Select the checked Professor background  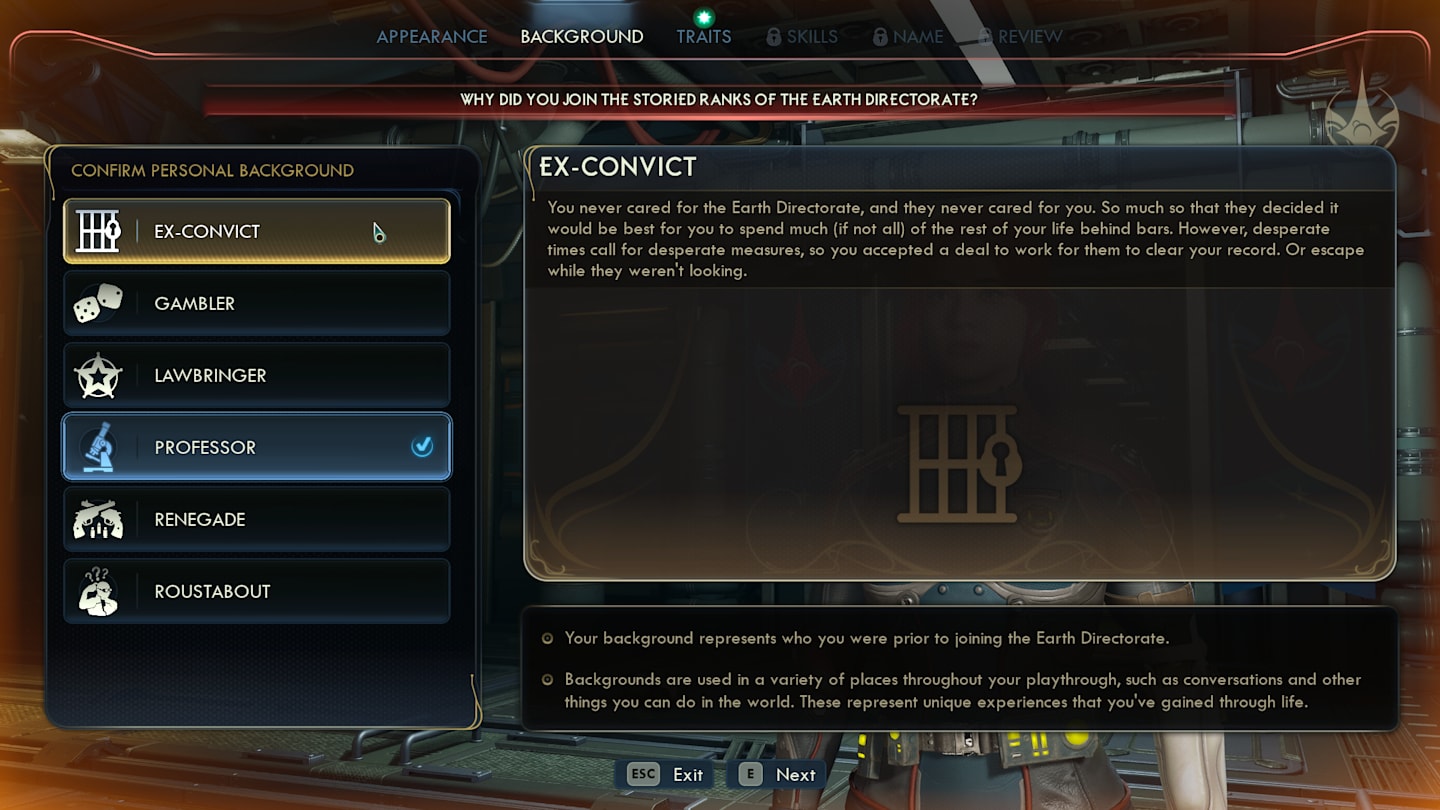pos(256,447)
